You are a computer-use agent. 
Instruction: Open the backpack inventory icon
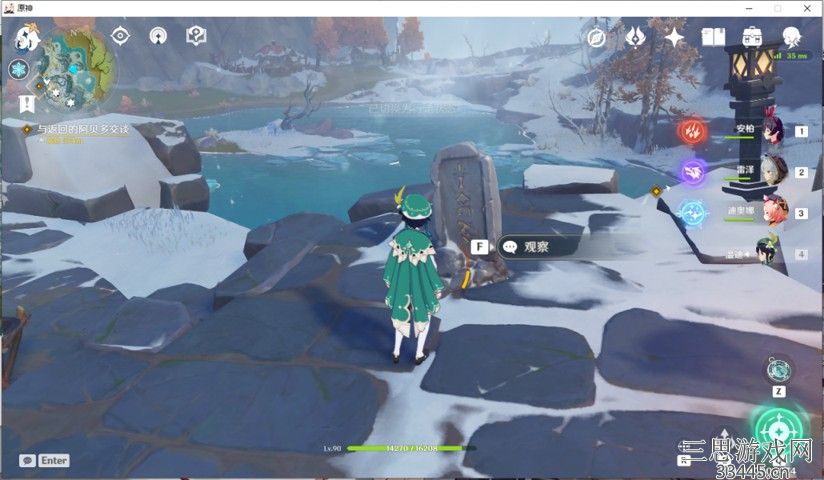(x=752, y=38)
